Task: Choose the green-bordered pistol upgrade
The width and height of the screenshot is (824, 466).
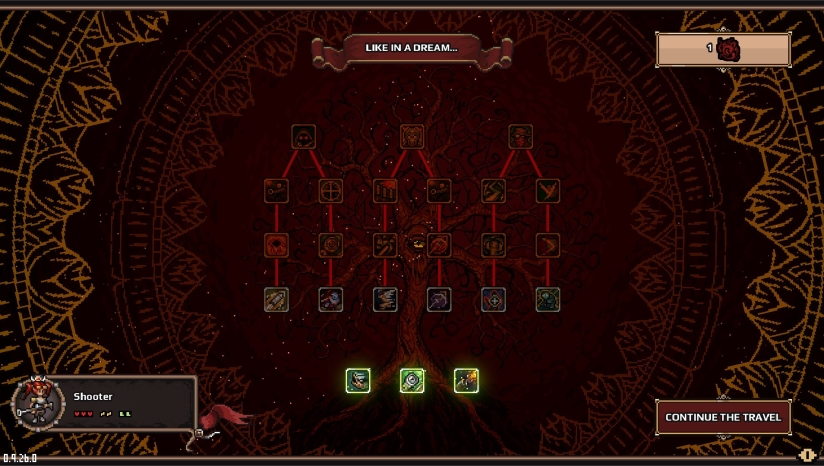Action: [358, 381]
